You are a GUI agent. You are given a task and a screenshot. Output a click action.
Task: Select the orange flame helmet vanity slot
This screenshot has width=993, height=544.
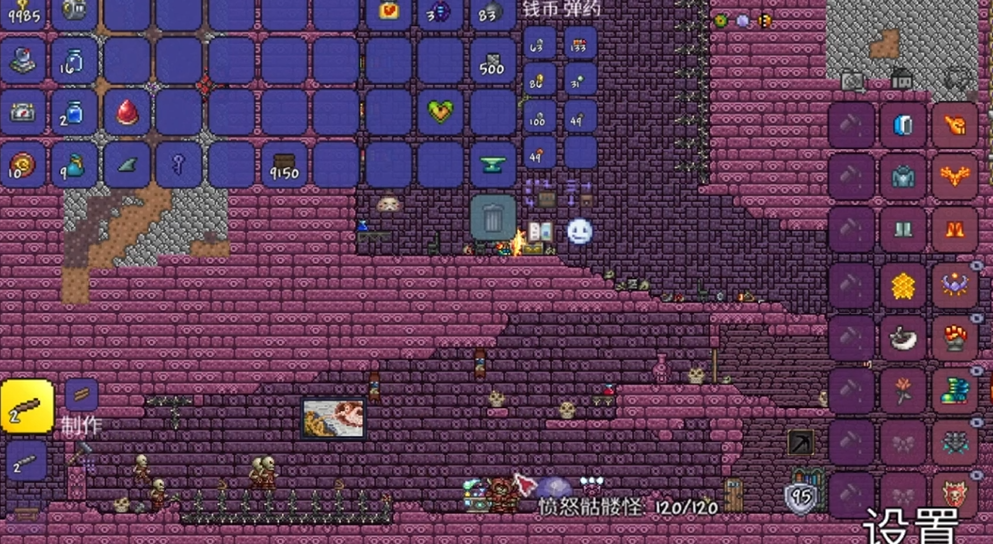click(x=954, y=126)
